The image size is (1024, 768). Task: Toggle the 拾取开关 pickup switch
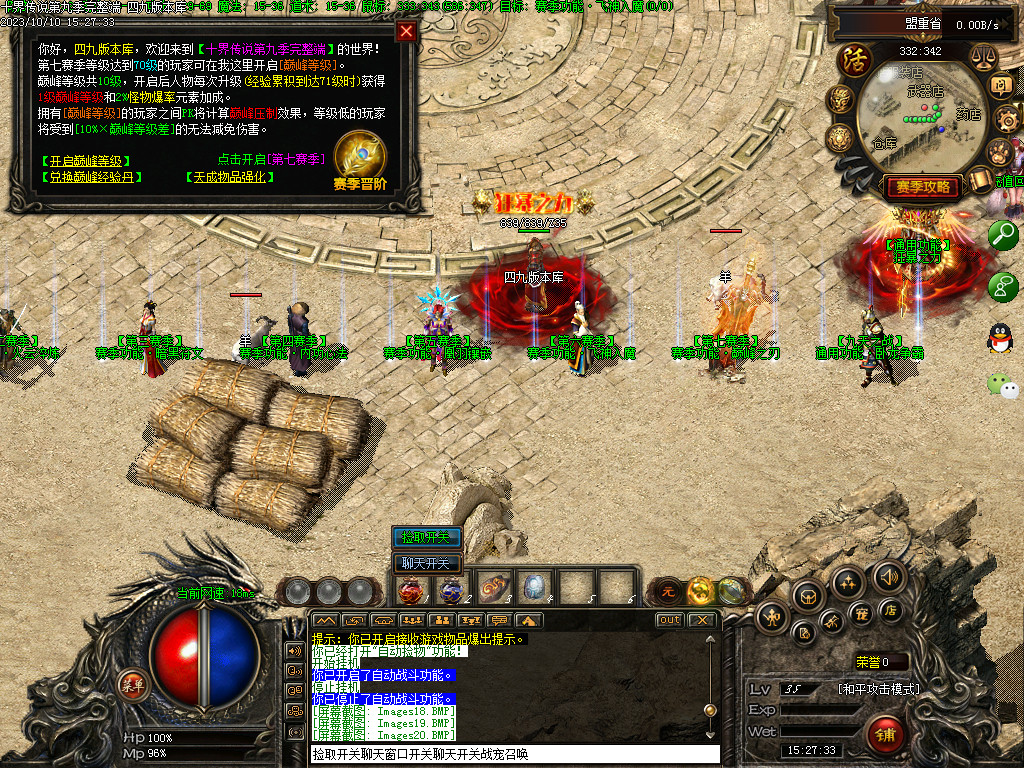pos(427,538)
